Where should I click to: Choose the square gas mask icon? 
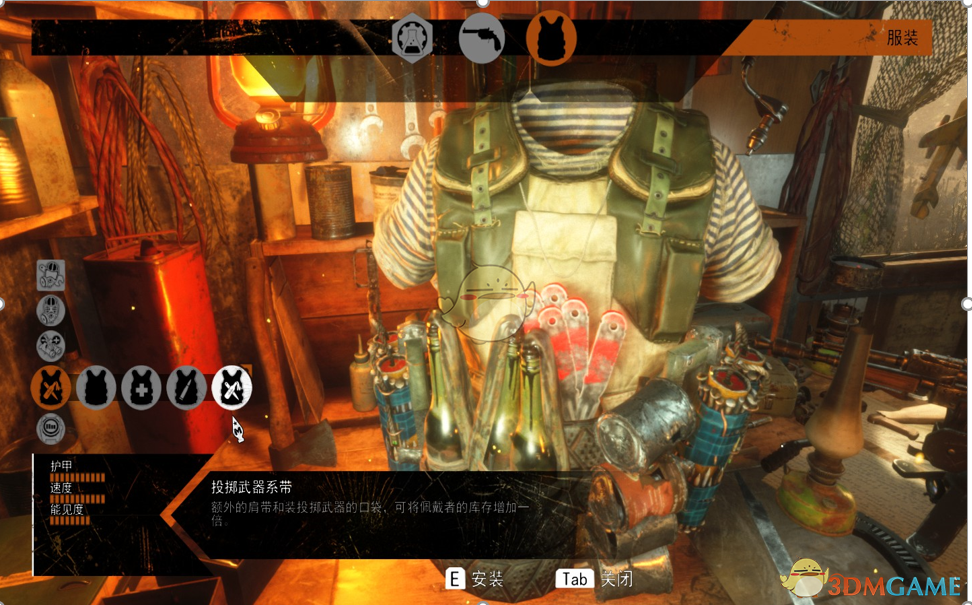coord(51,275)
